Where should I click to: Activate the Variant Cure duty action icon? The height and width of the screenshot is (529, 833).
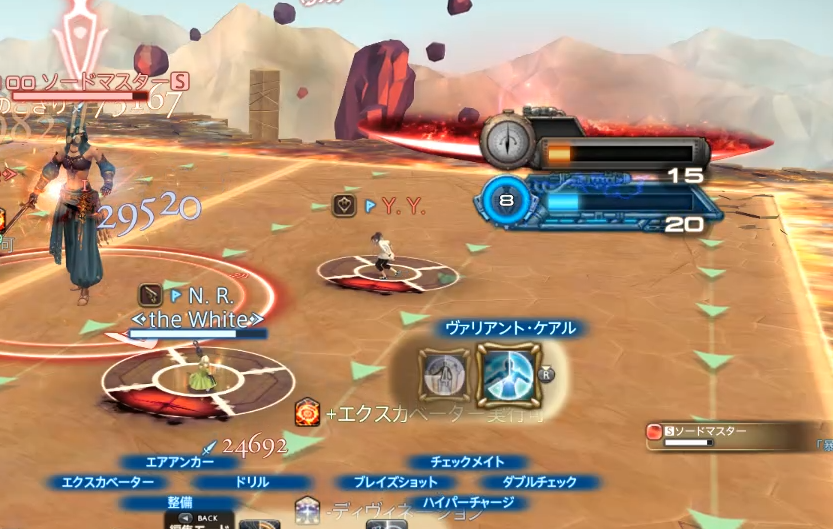[x=509, y=373]
